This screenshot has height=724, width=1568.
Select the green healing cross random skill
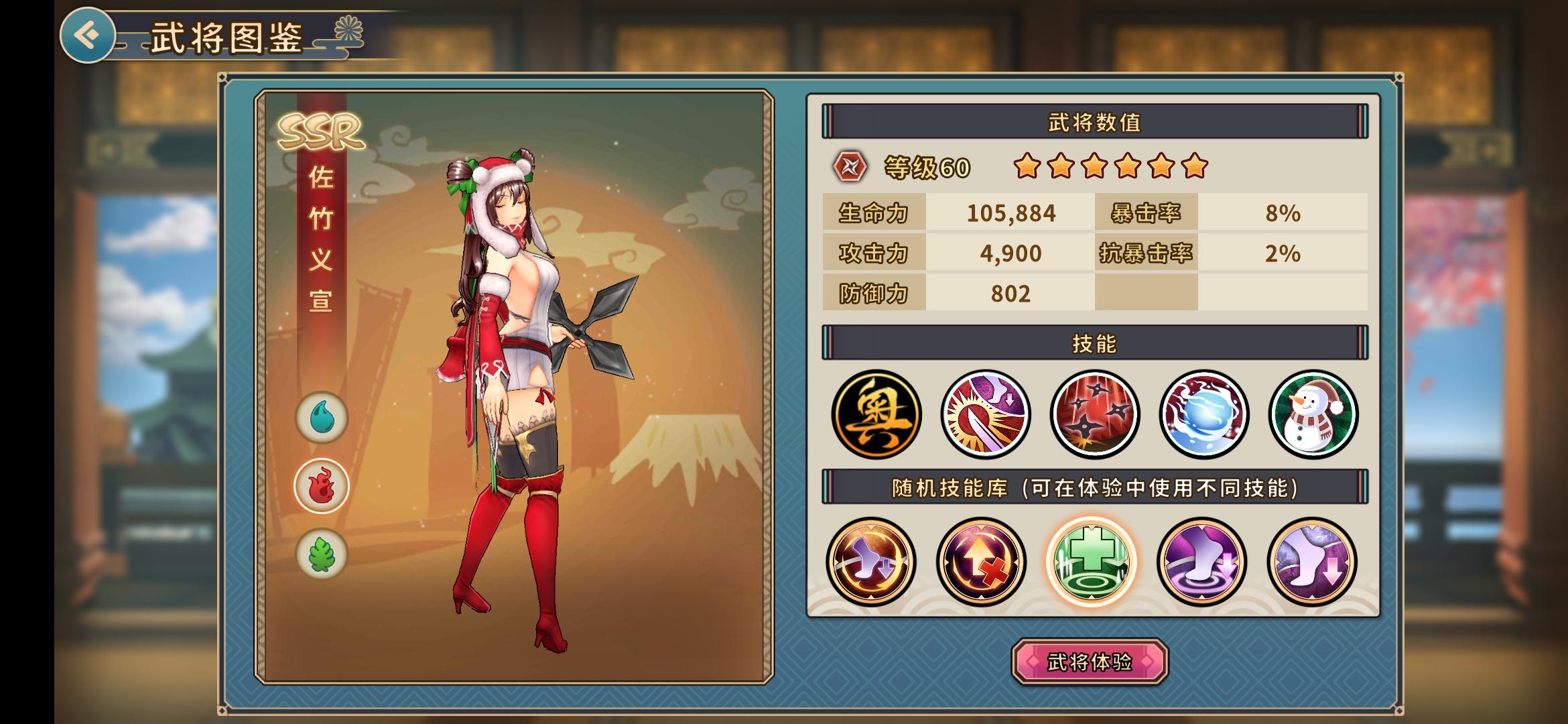tap(1091, 562)
